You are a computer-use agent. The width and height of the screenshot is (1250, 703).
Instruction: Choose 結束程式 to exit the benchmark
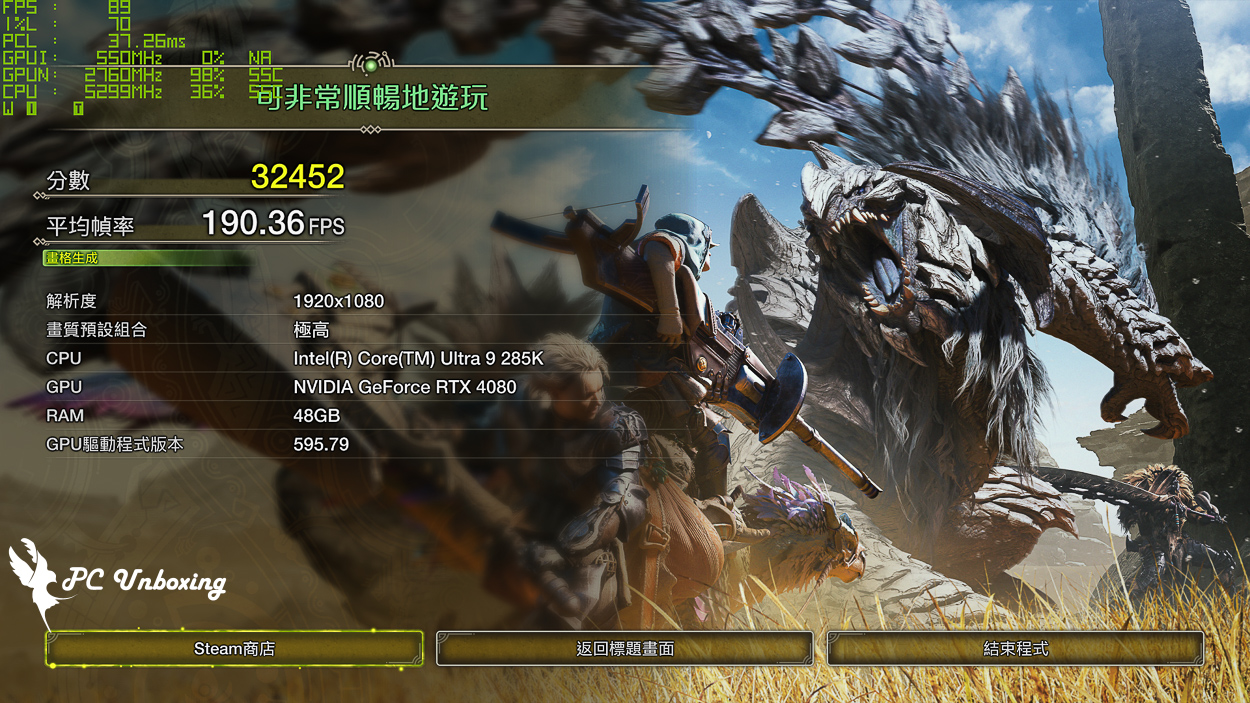coord(1015,649)
